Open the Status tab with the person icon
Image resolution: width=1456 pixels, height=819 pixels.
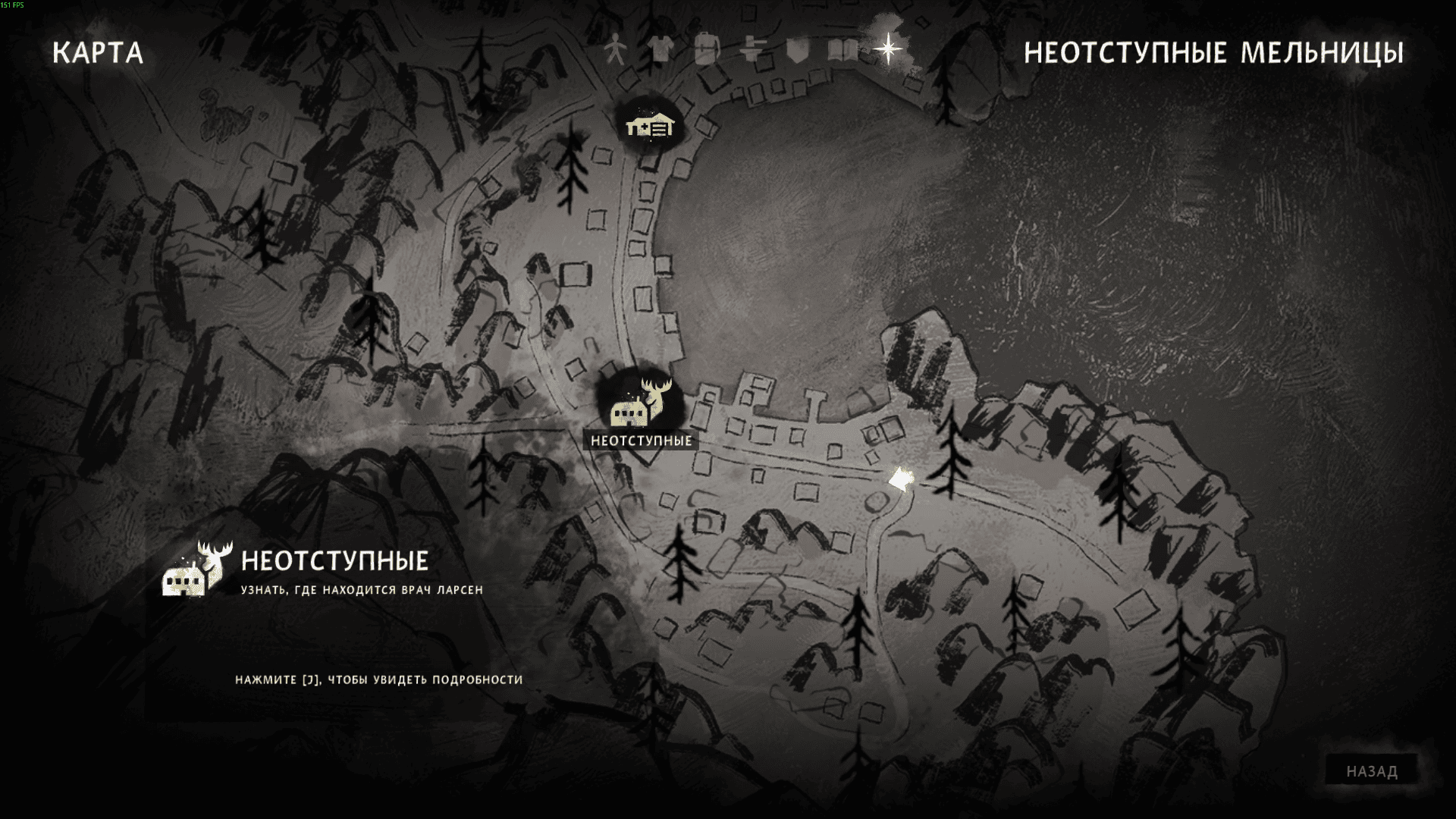click(616, 51)
